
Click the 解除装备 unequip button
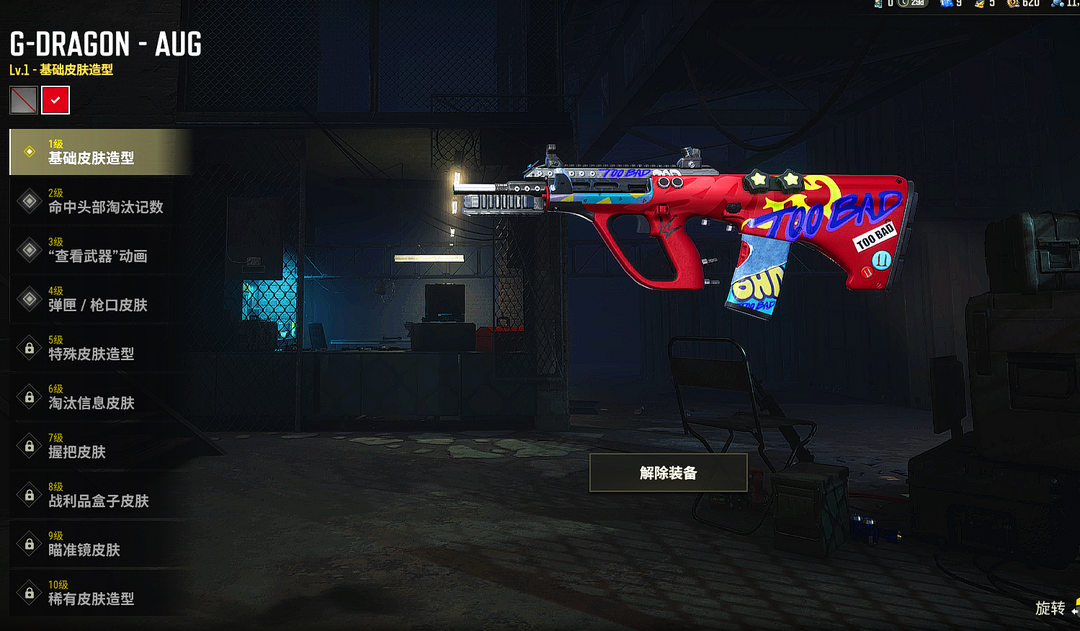pyautogui.click(x=668, y=473)
